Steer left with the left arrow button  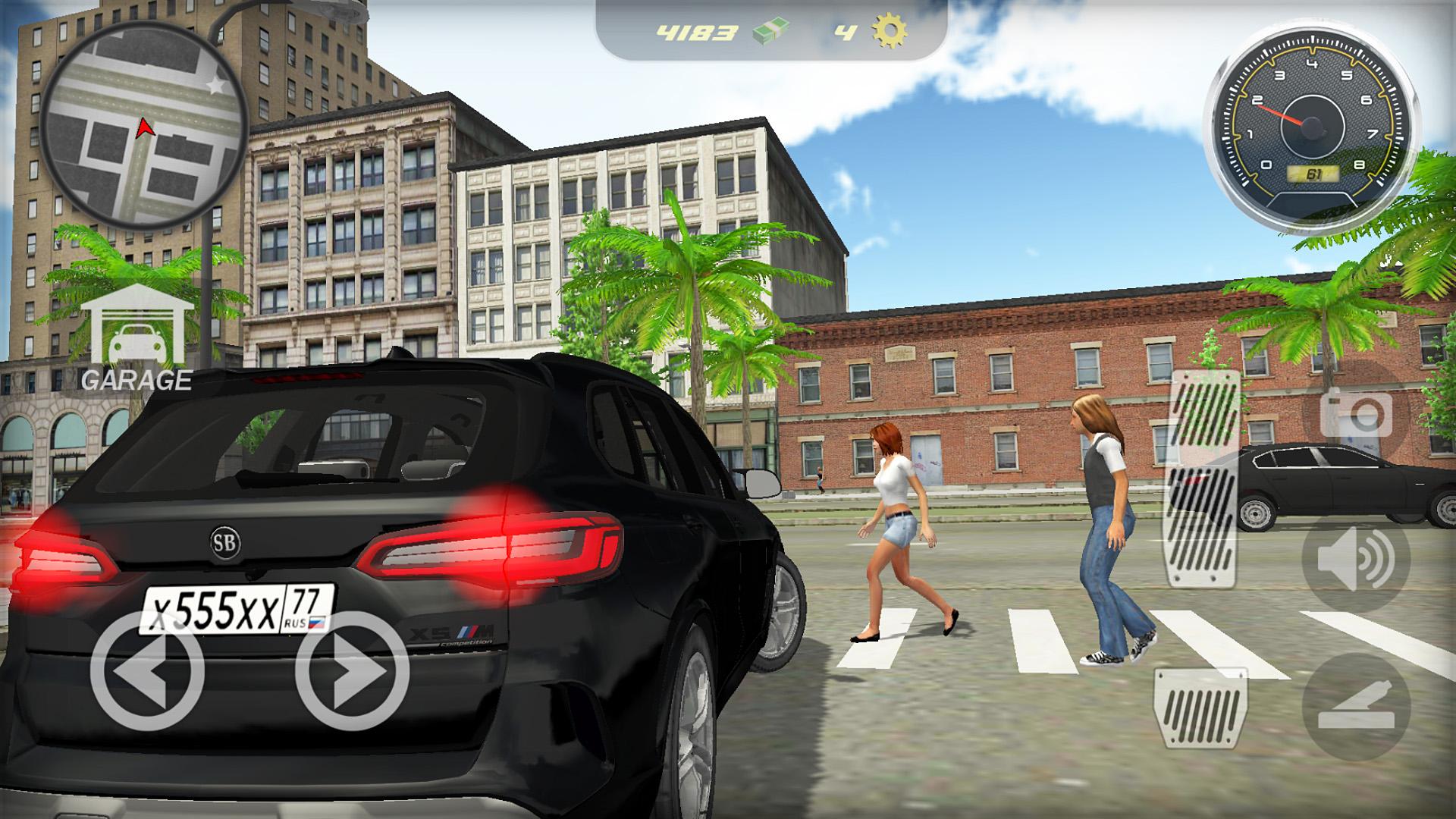point(147,670)
